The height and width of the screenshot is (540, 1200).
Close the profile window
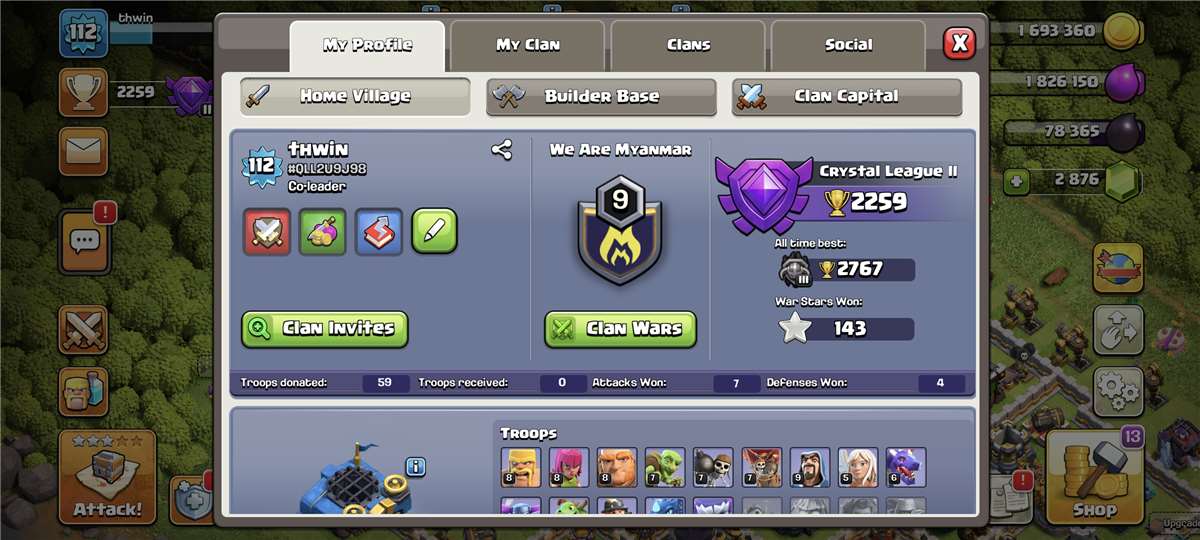pyautogui.click(x=959, y=43)
